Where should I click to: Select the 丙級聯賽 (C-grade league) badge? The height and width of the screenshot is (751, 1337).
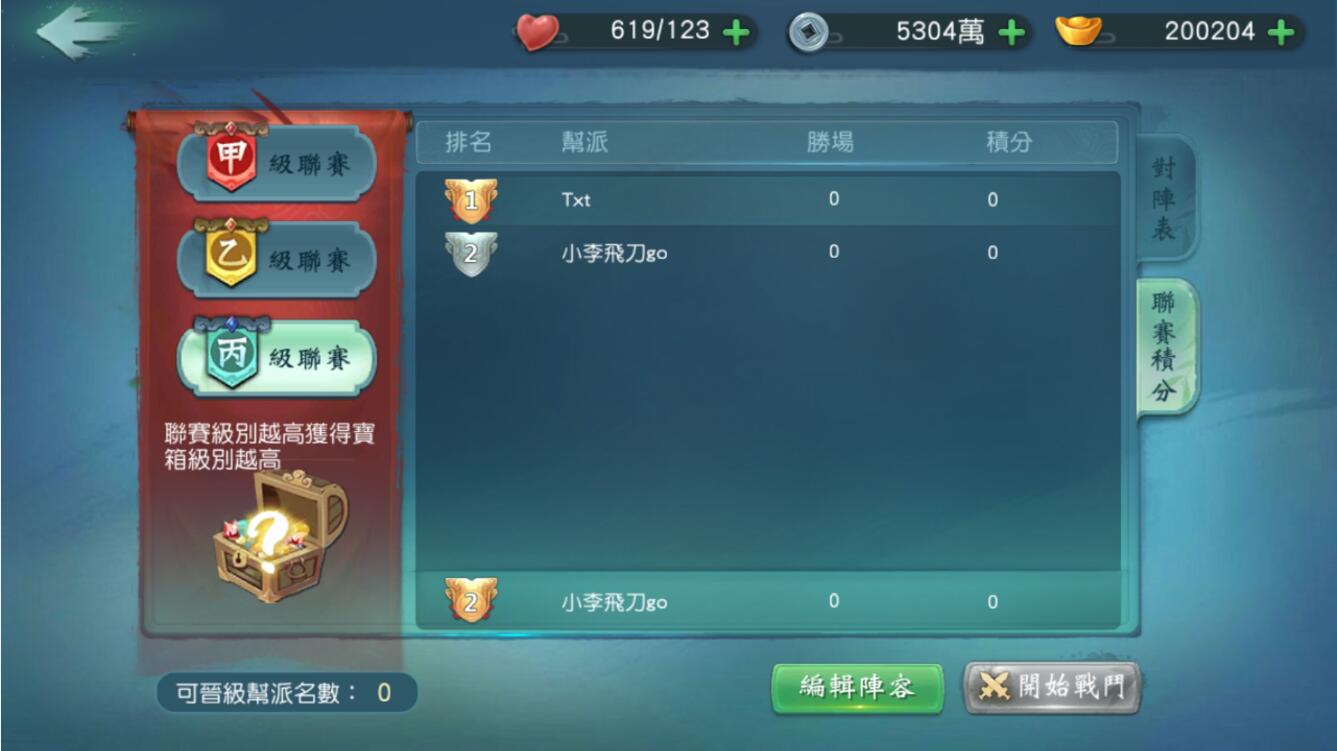click(x=272, y=356)
